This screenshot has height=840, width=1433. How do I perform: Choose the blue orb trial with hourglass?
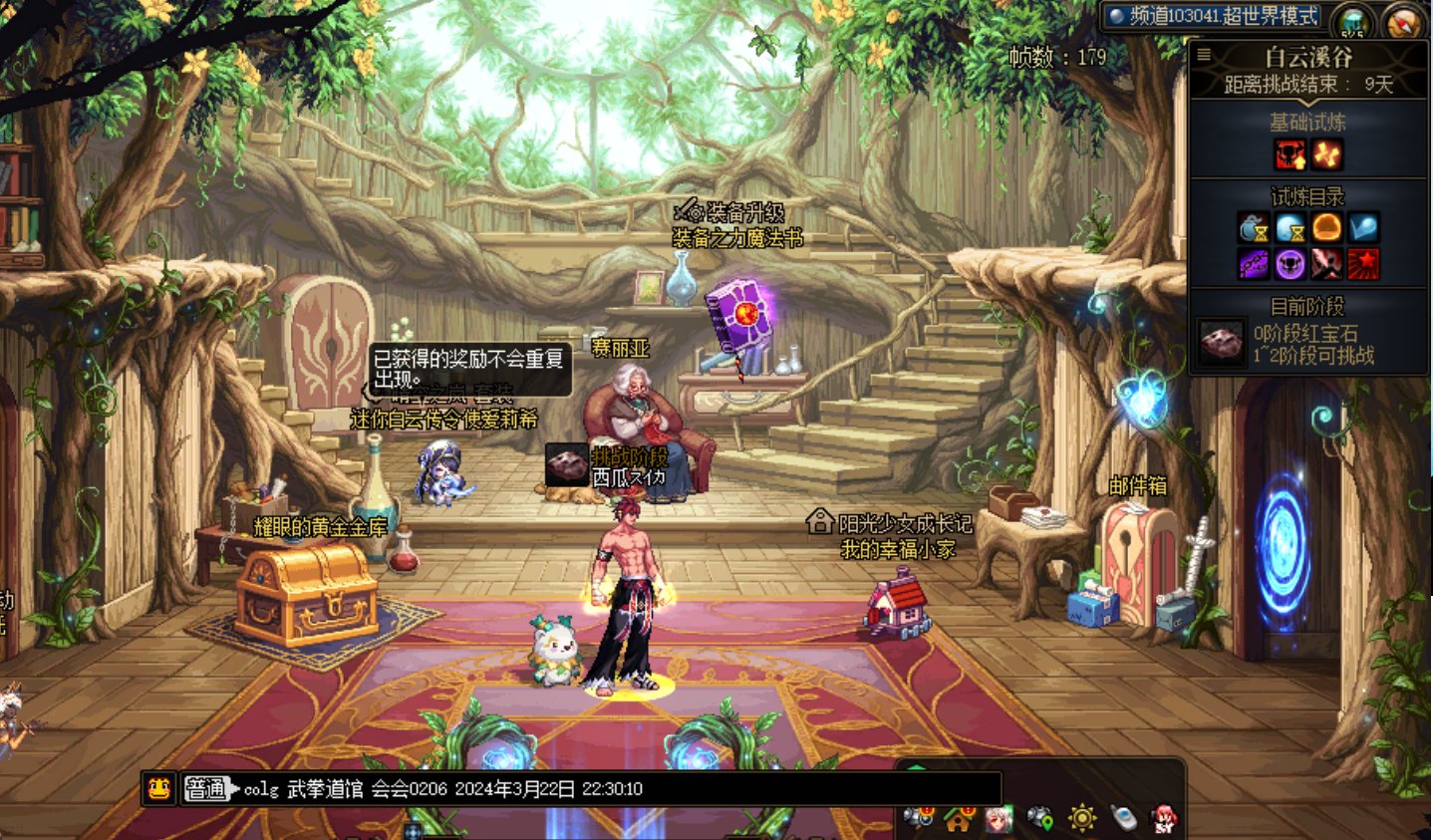tap(1290, 228)
